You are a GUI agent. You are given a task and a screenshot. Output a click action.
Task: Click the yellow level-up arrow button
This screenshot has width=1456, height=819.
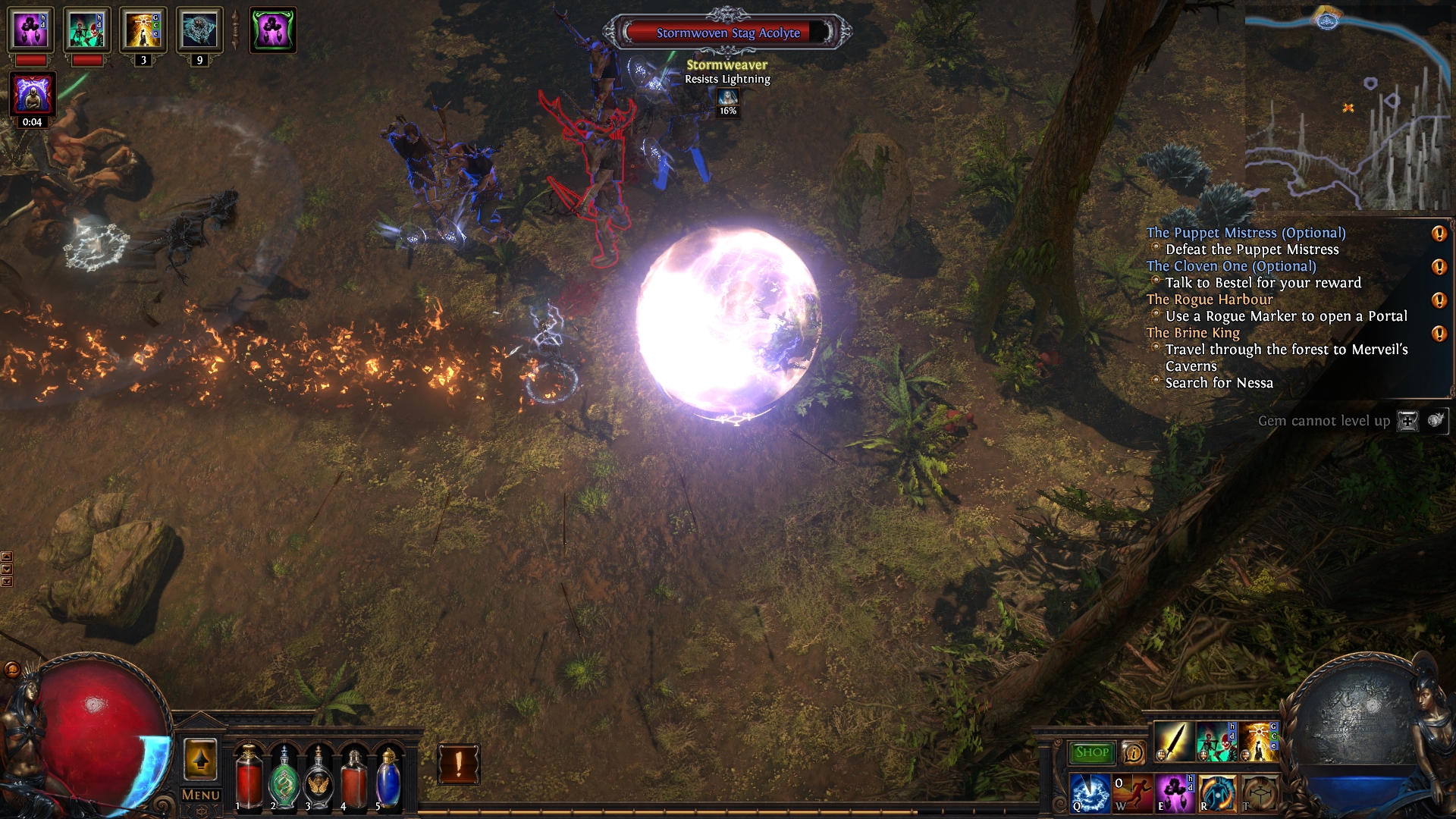point(200,759)
